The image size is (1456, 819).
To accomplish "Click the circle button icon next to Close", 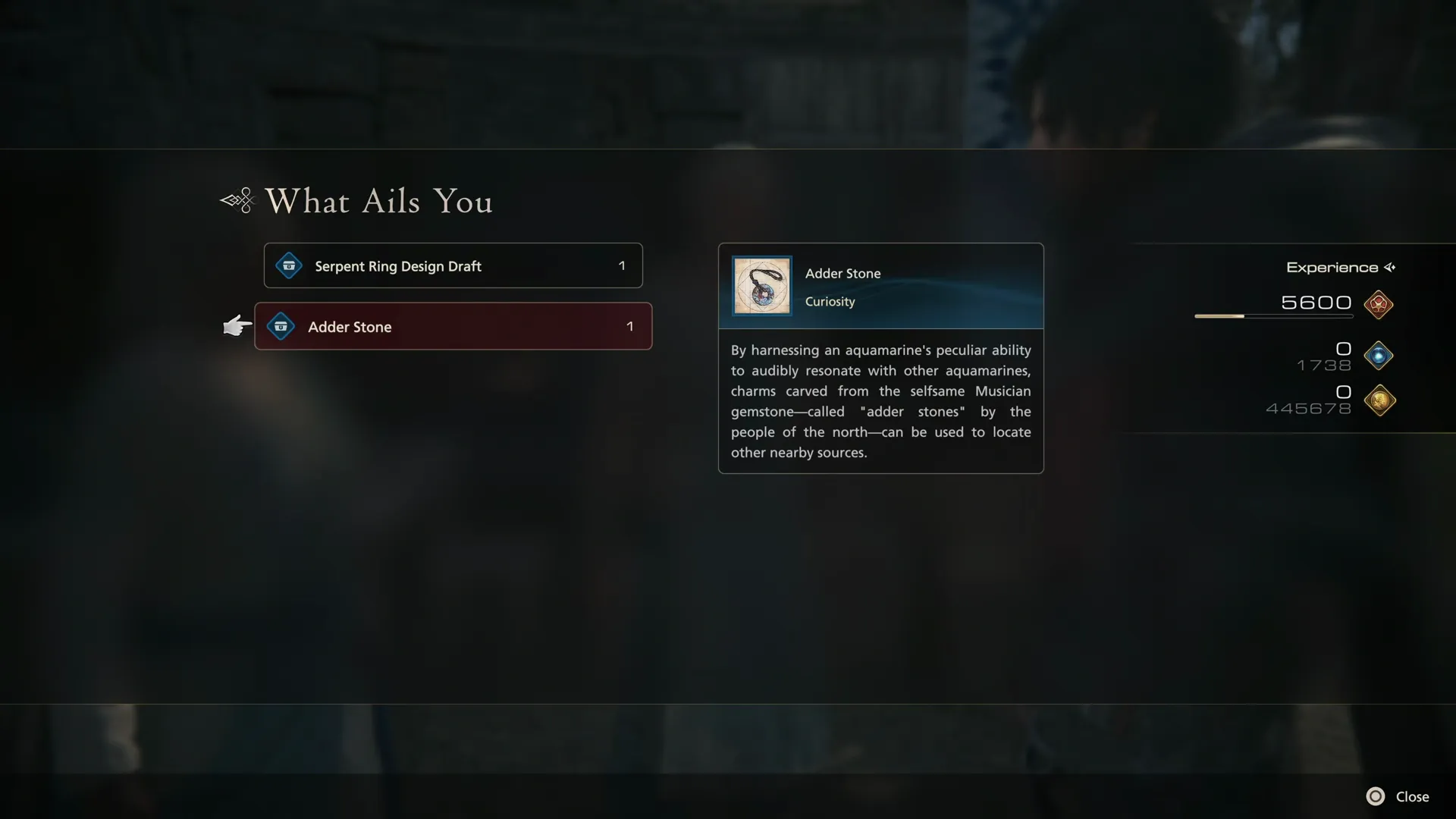I will [1377, 796].
